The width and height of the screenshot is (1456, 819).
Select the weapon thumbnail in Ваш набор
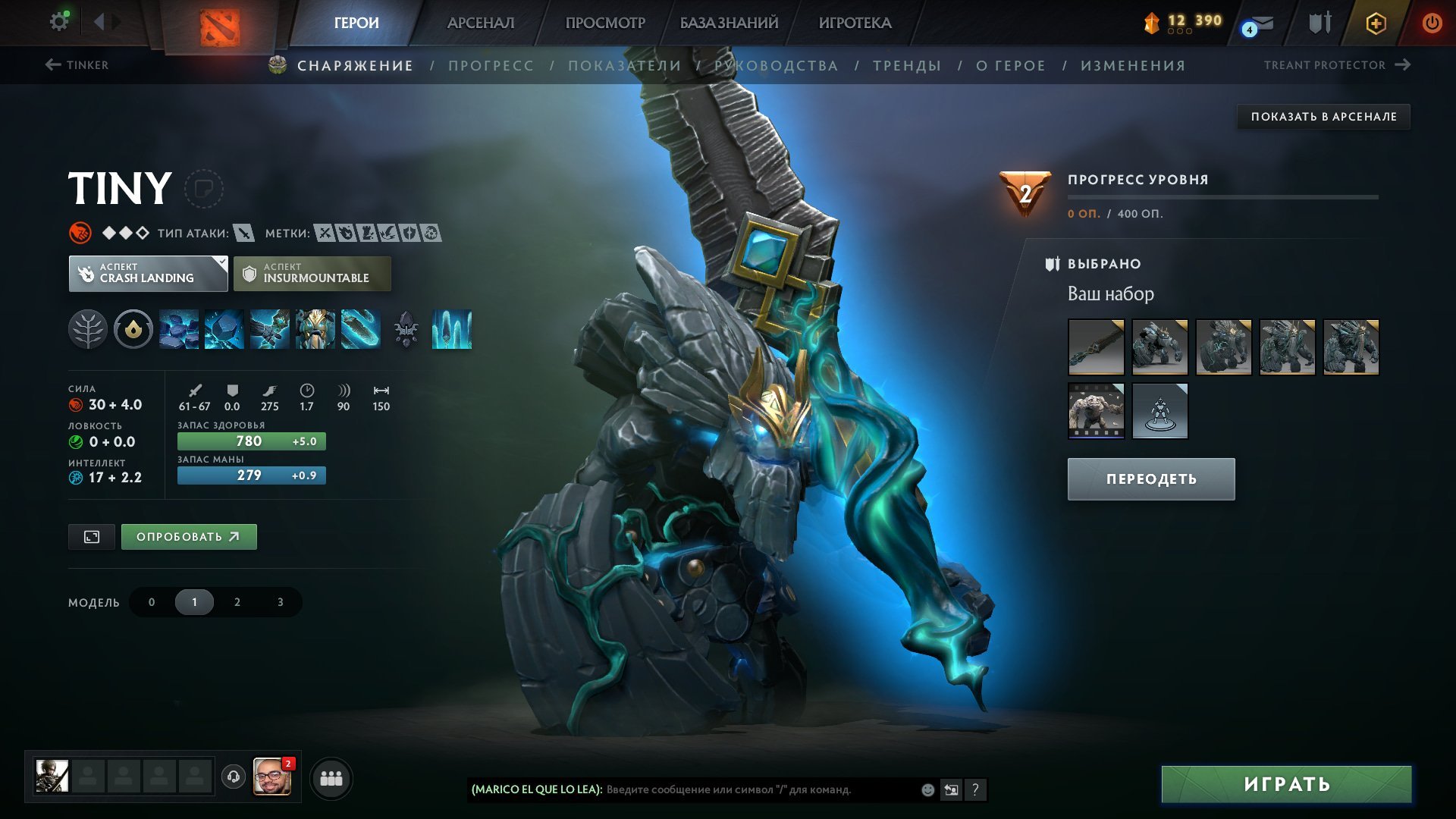tap(1097, 347)
